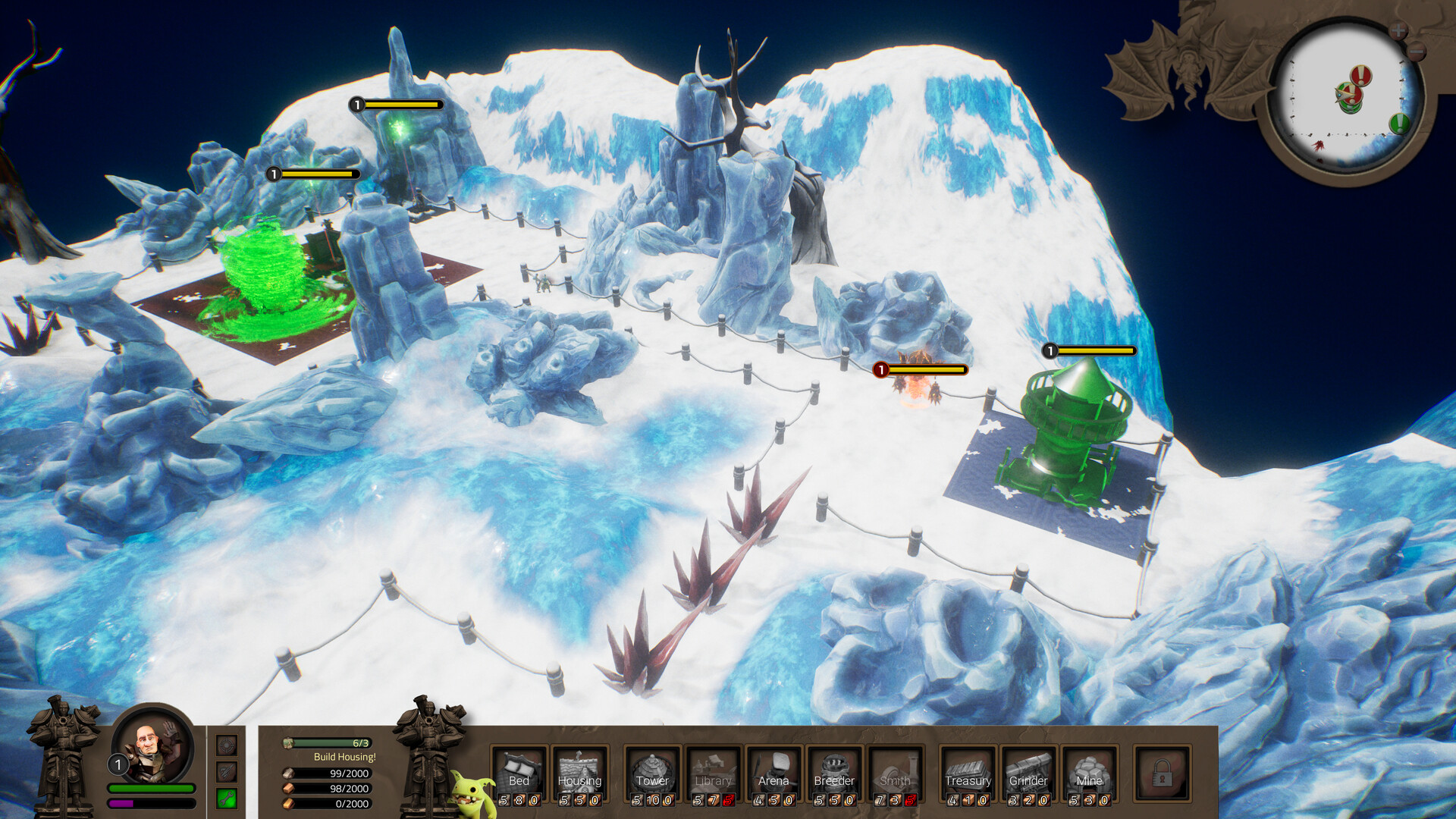Viewport: 1456px width, 819px height.
Task: Select the crossed tools mode icon
Action: pos(227,772)
